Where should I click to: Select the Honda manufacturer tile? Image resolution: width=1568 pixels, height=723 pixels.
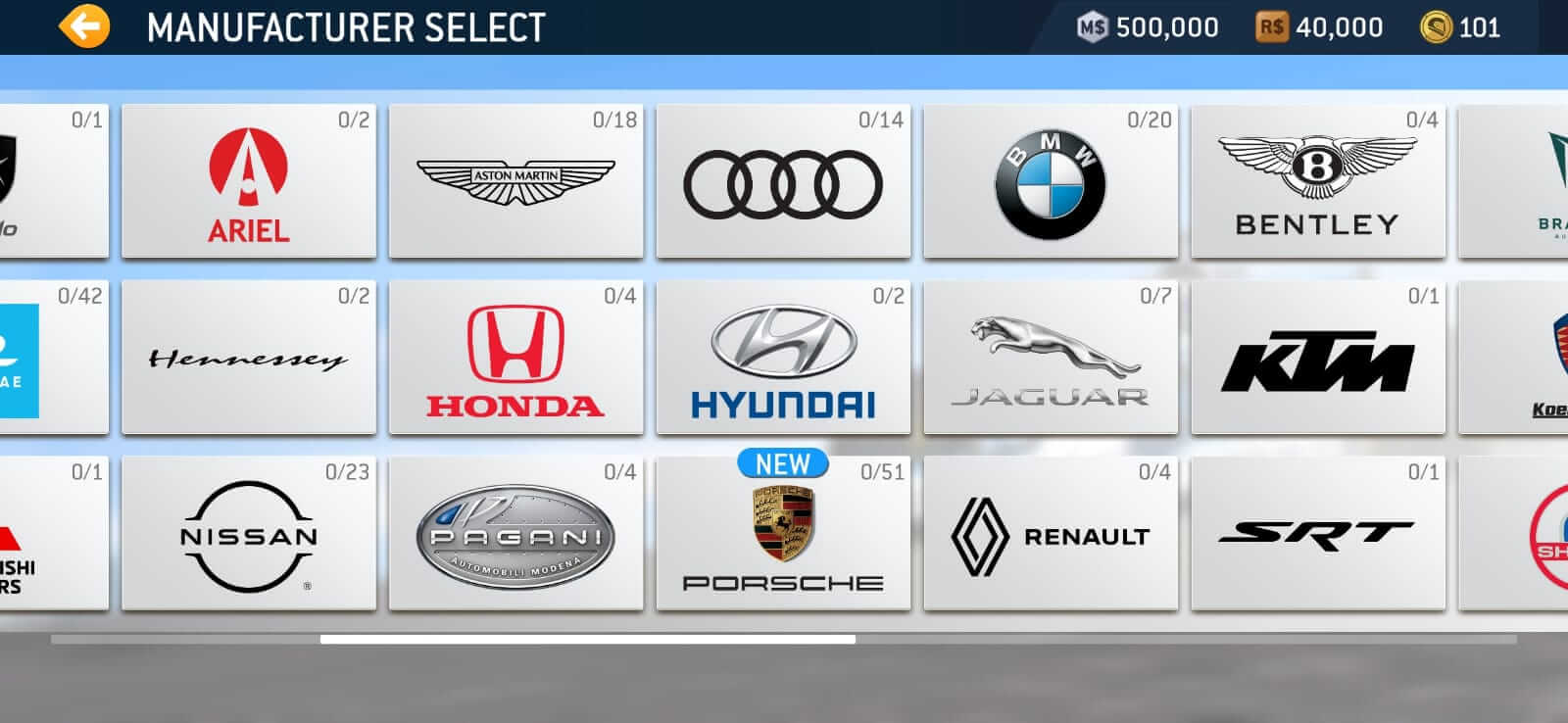tap(515, 357)
